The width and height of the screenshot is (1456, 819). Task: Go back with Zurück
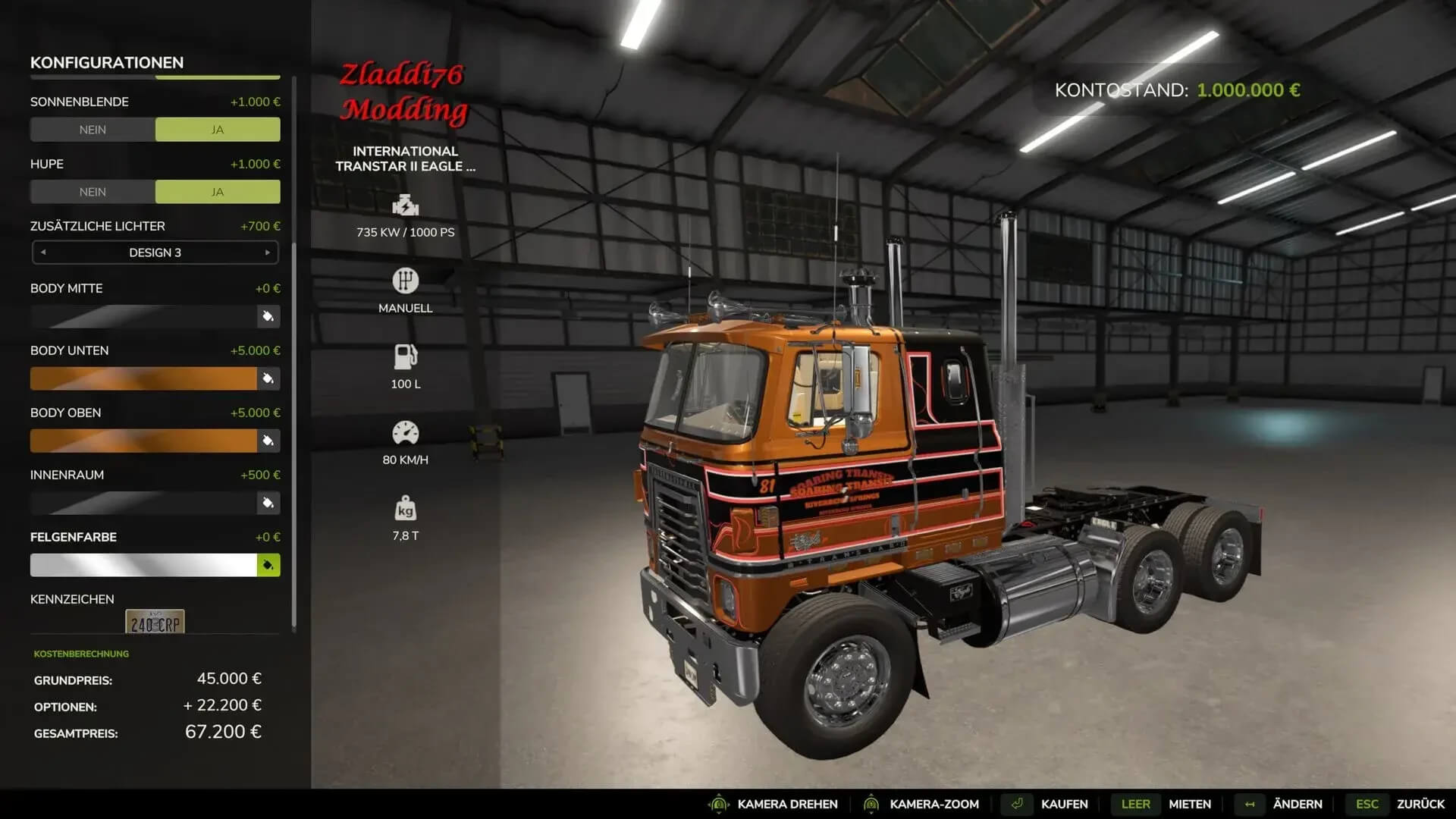coord(1420,804)
